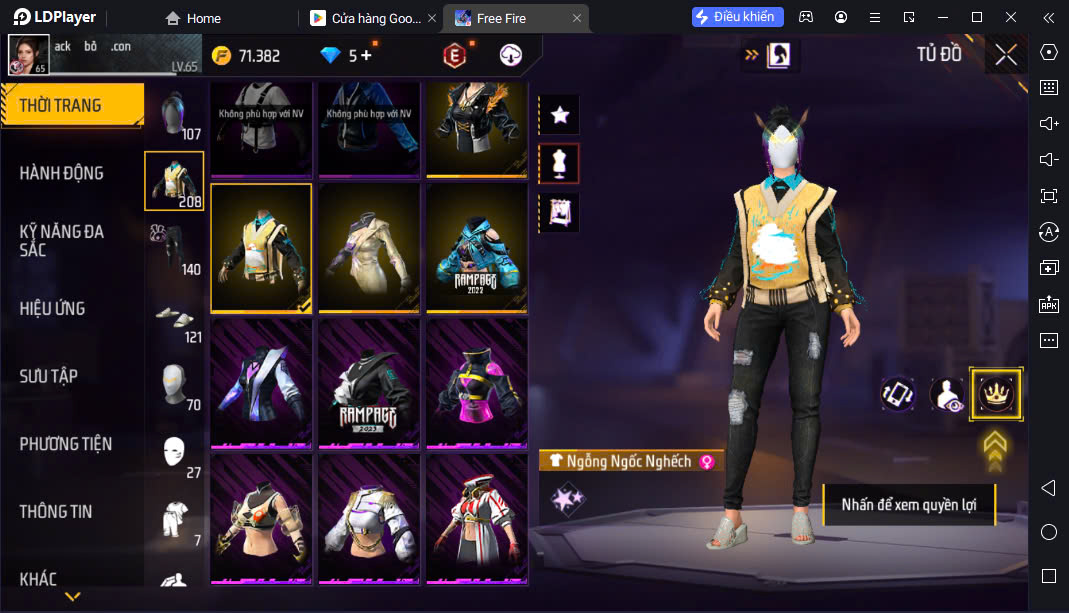Viewport: 1069px width, 613px height.
Task: Switch to PHƯƠNG TIỆN tab
Action: coord(66,444)
